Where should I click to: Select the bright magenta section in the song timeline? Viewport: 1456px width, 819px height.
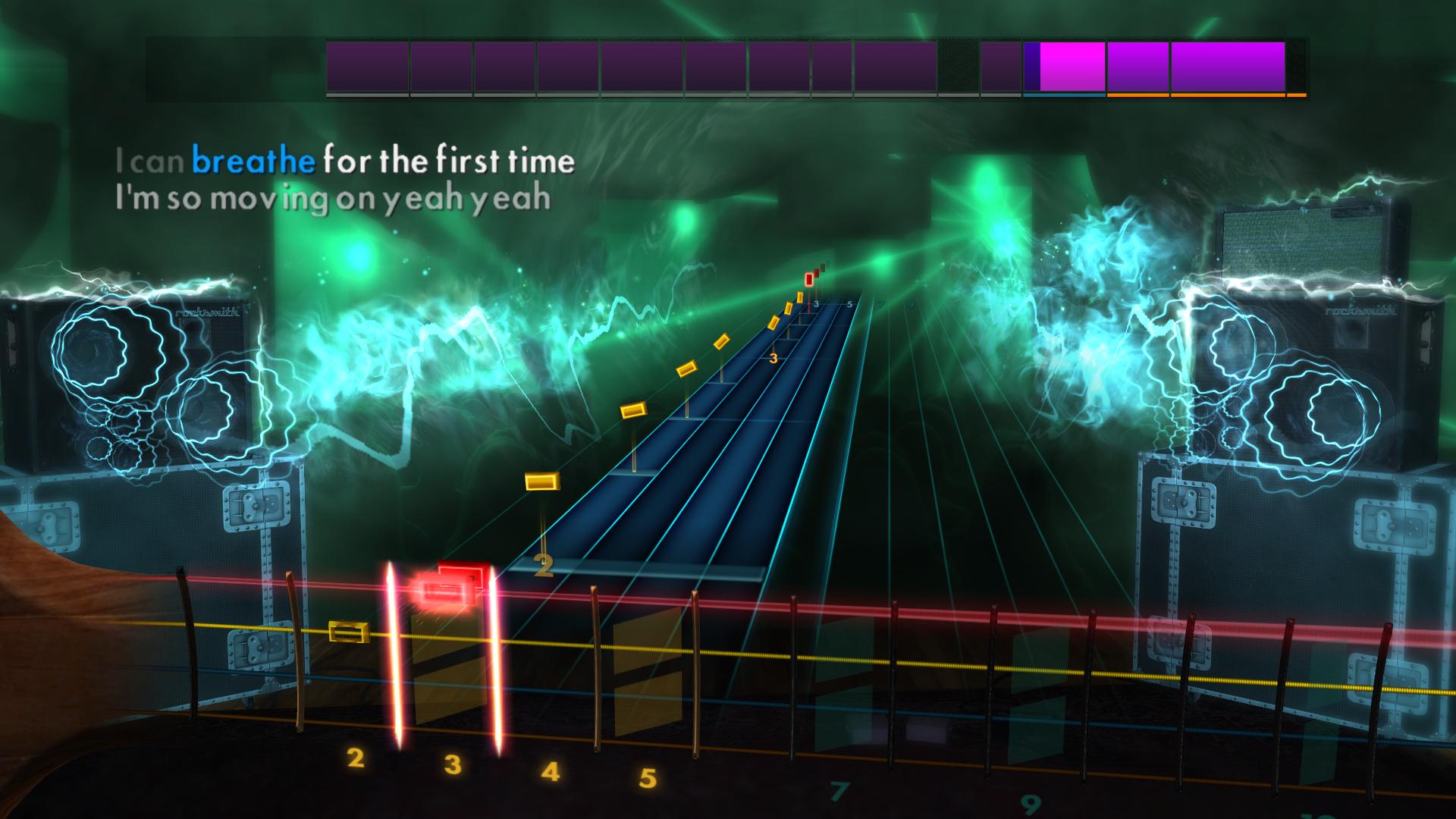(x=1069, y=67)
